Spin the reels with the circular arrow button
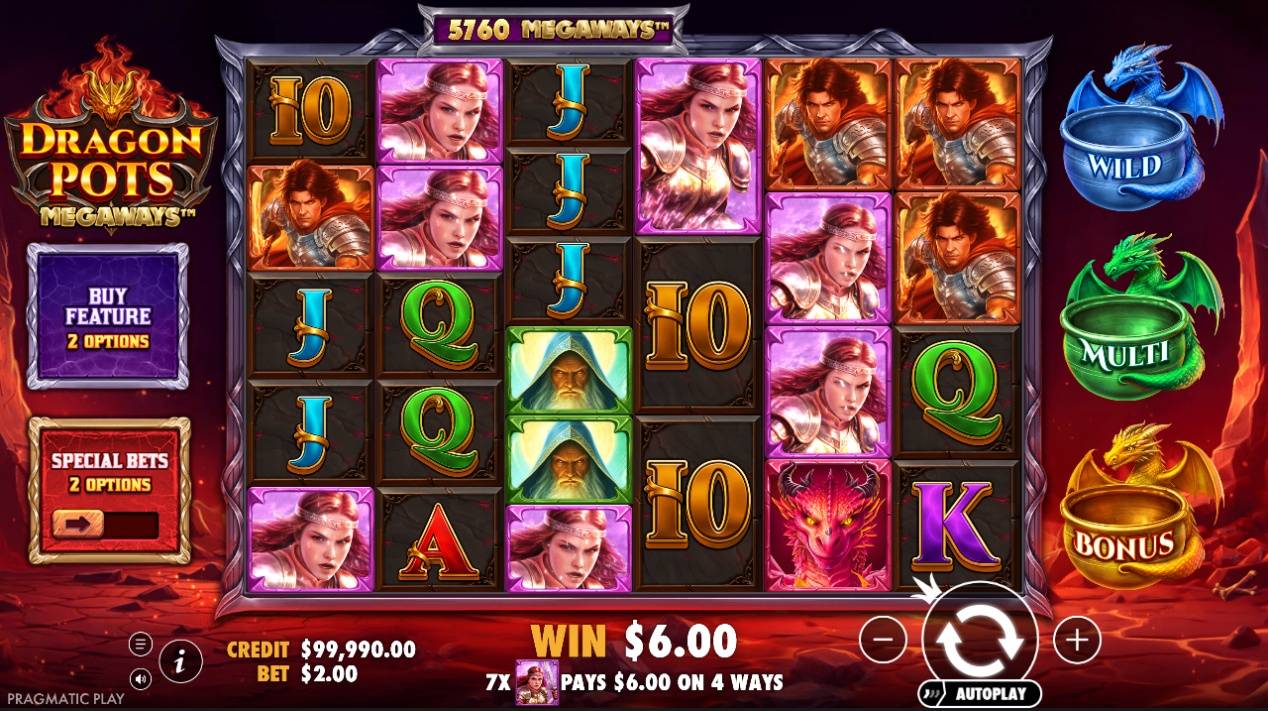1268x711 pixels. point(980,640)
